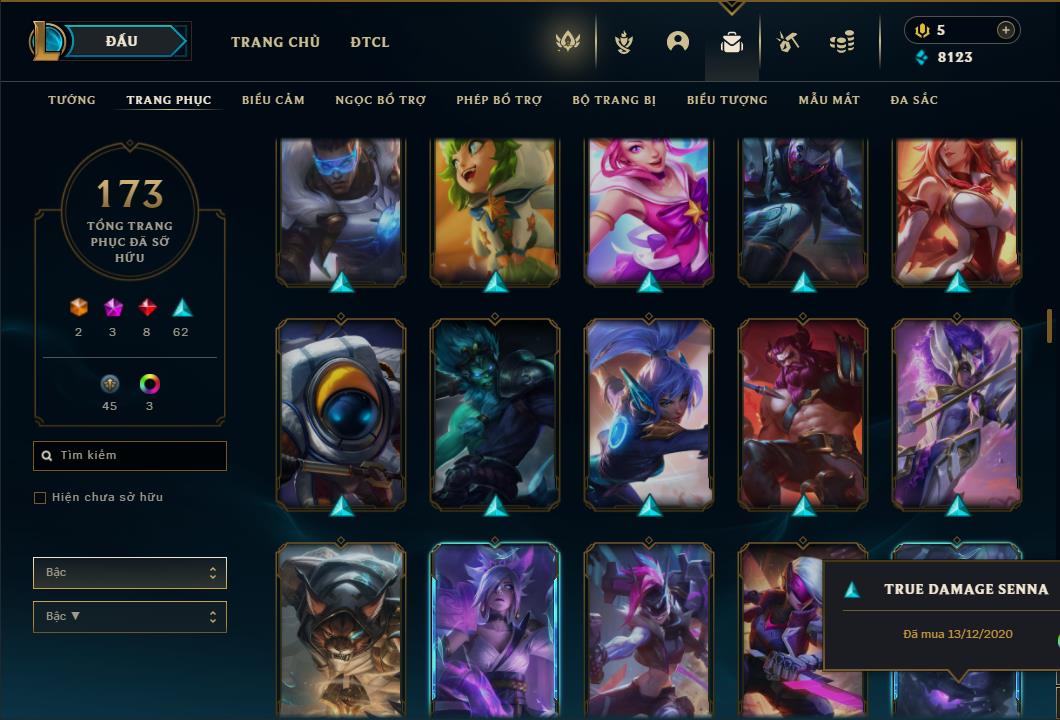Viewport: 1060px width, 720px height.
Task: Go to the ĐA SẮC tab
Action: 914,100
